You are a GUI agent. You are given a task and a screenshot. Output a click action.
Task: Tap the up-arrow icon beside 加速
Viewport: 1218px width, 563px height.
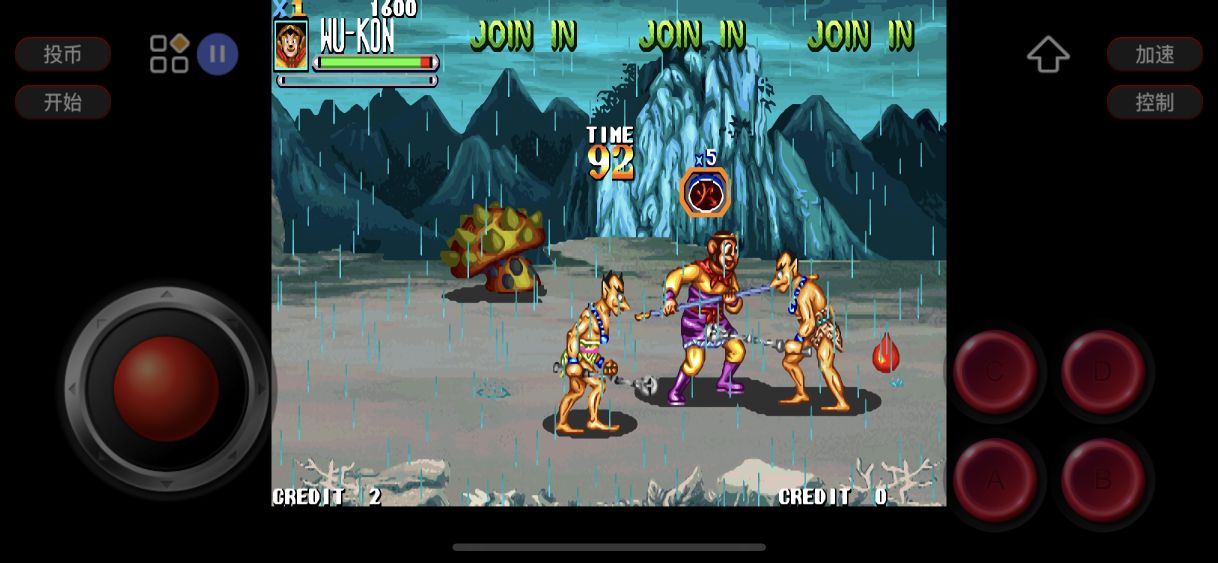click(x=1048, y=54)
